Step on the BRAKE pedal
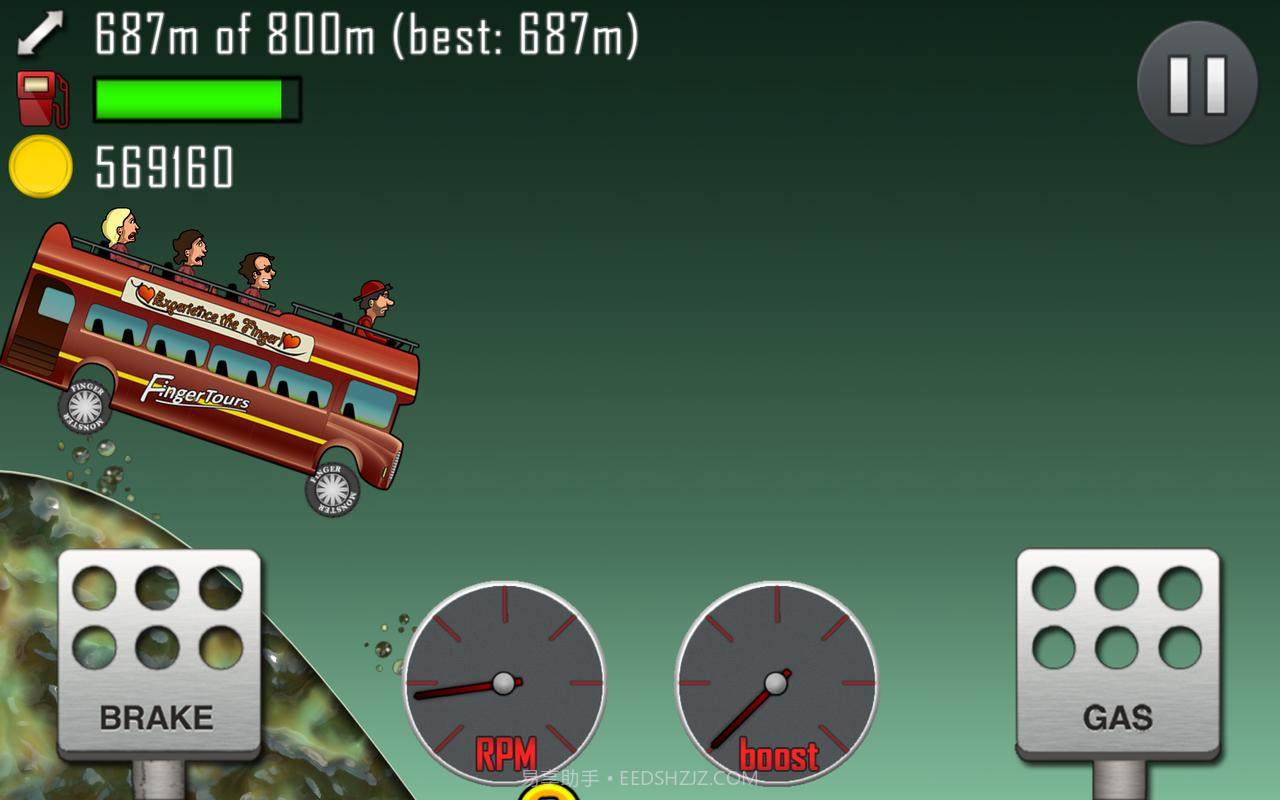The width and height of the screenshot is (1280, 800). [158, 655]
